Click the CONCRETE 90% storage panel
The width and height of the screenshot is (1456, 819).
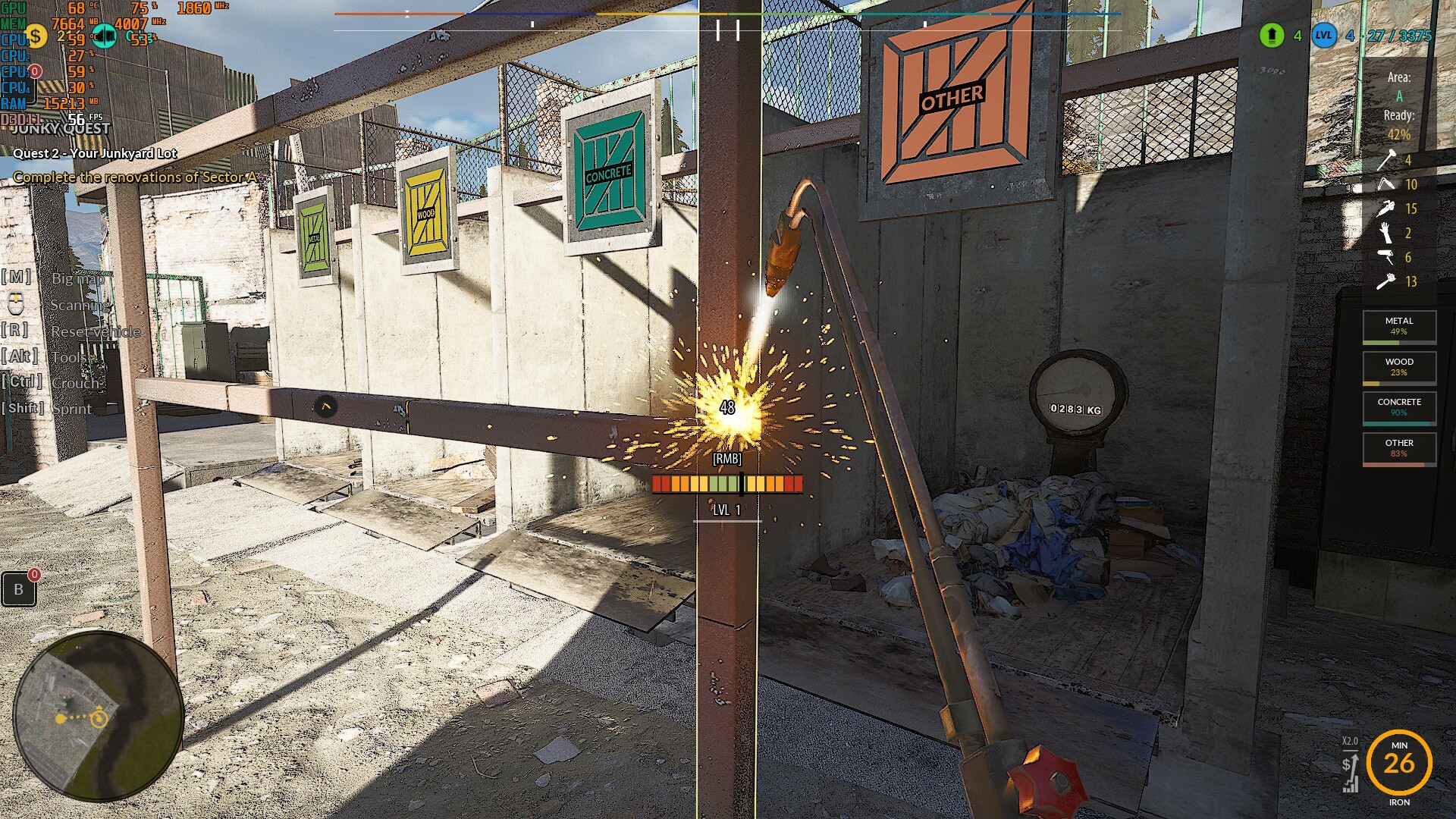click(1399, 408)
